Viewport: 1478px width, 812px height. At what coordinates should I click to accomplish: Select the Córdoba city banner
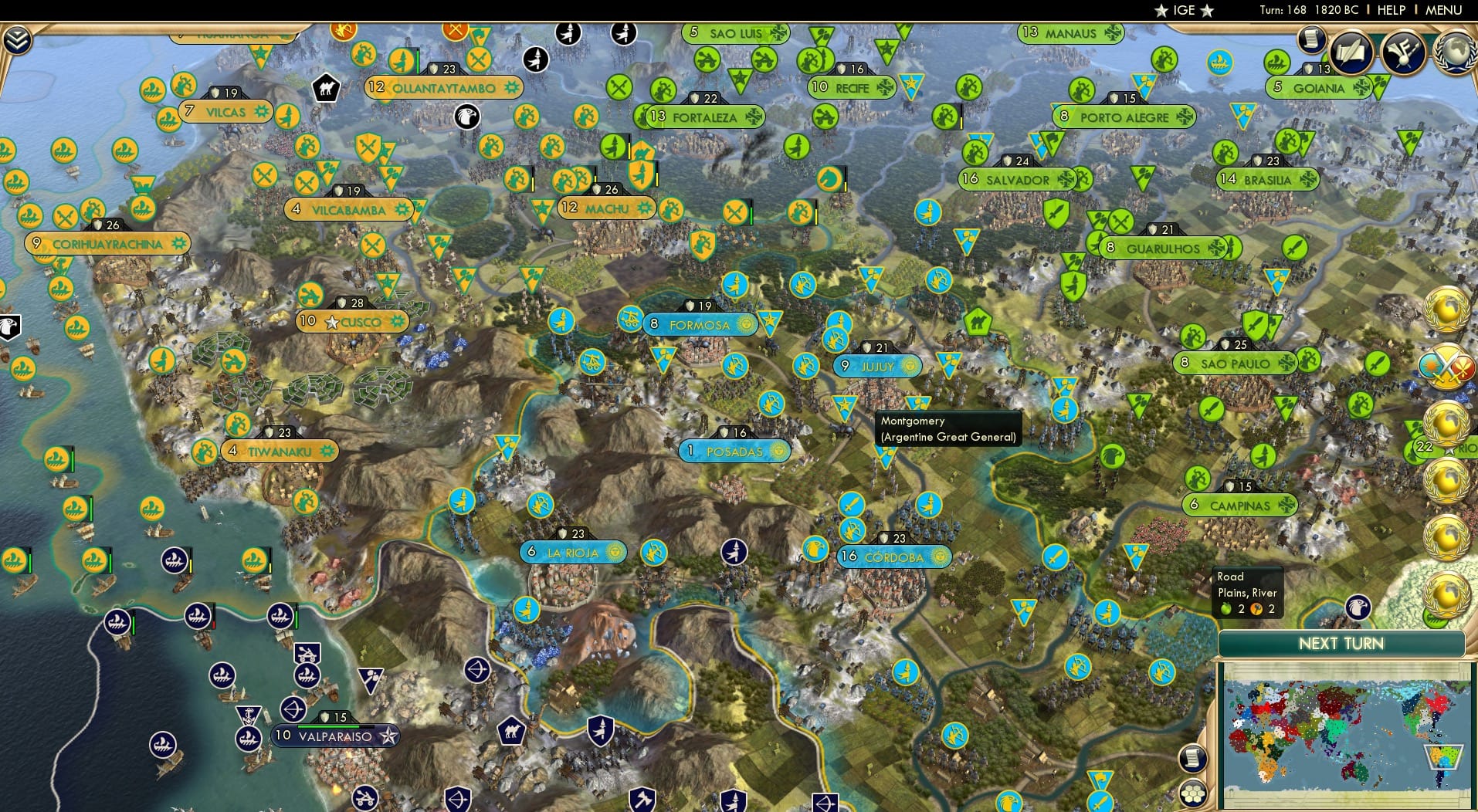894,557
